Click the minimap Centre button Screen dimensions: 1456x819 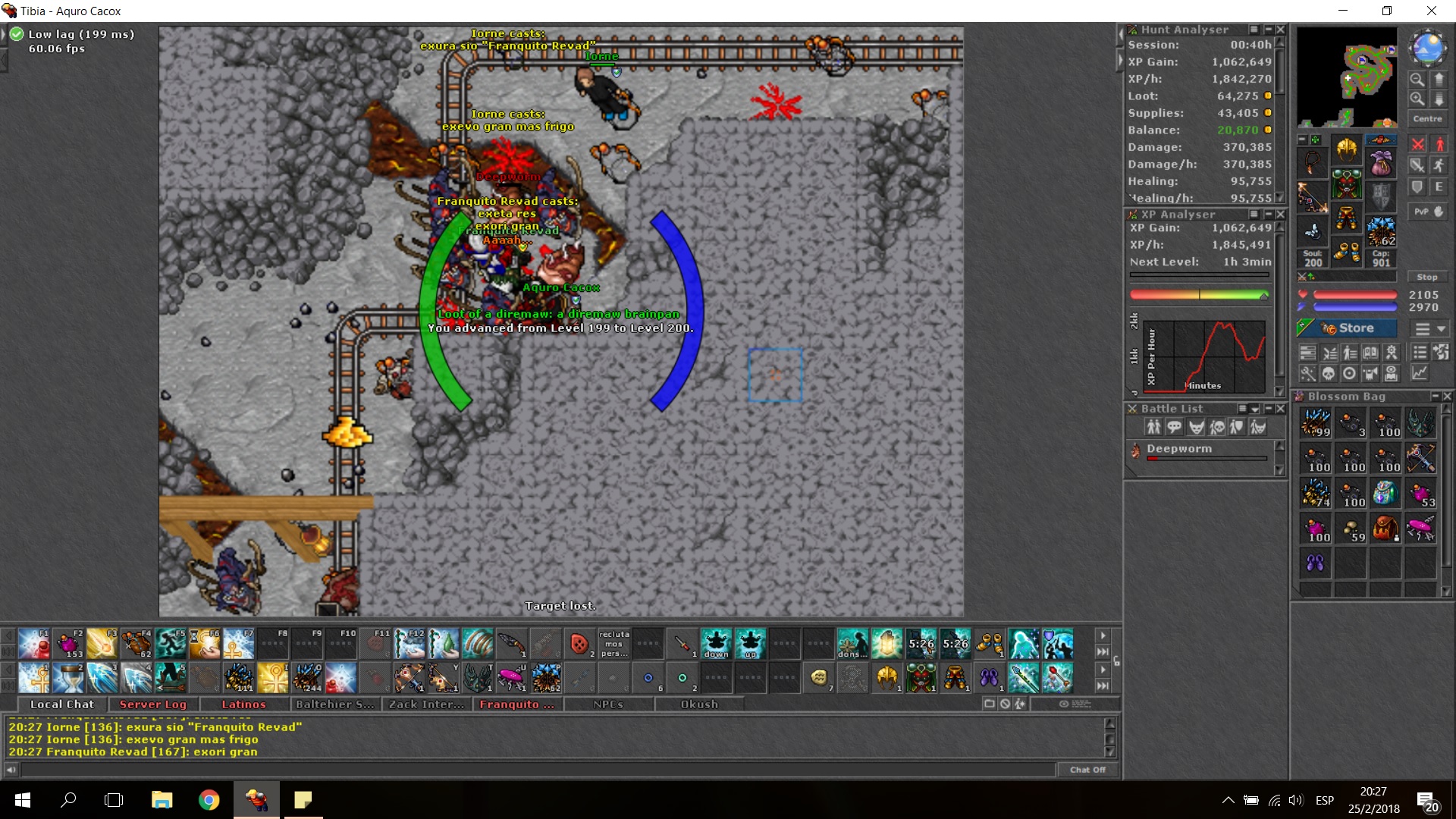(1427, 119)
